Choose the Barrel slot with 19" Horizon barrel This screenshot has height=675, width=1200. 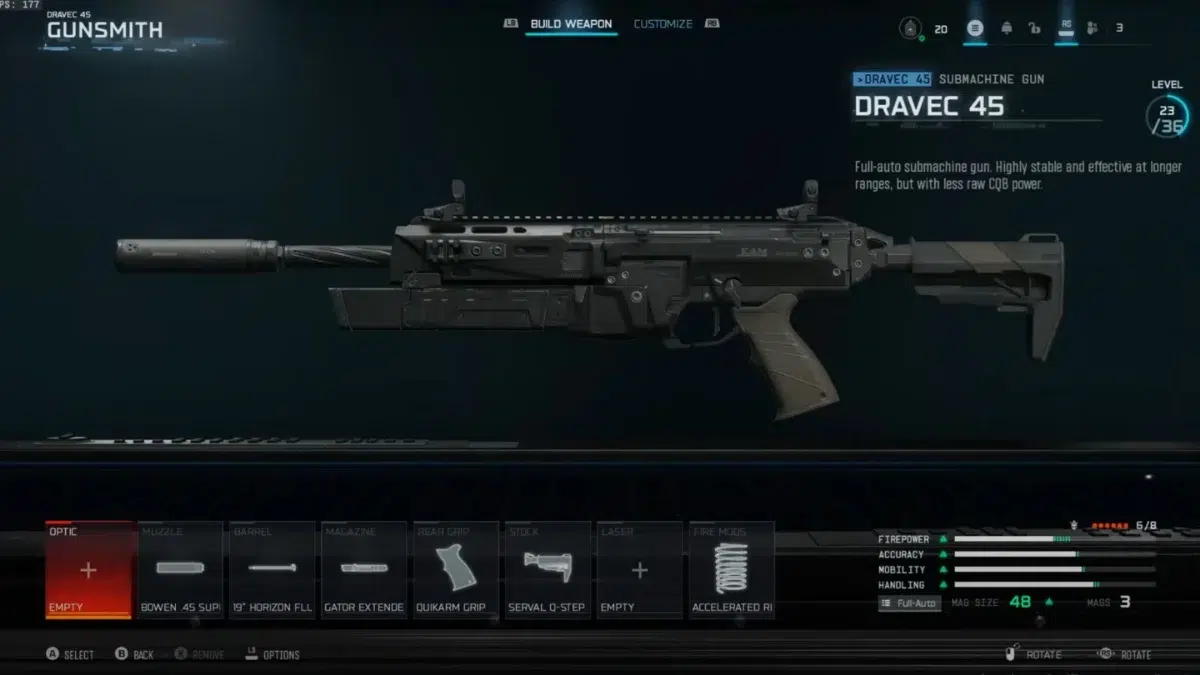272,570
